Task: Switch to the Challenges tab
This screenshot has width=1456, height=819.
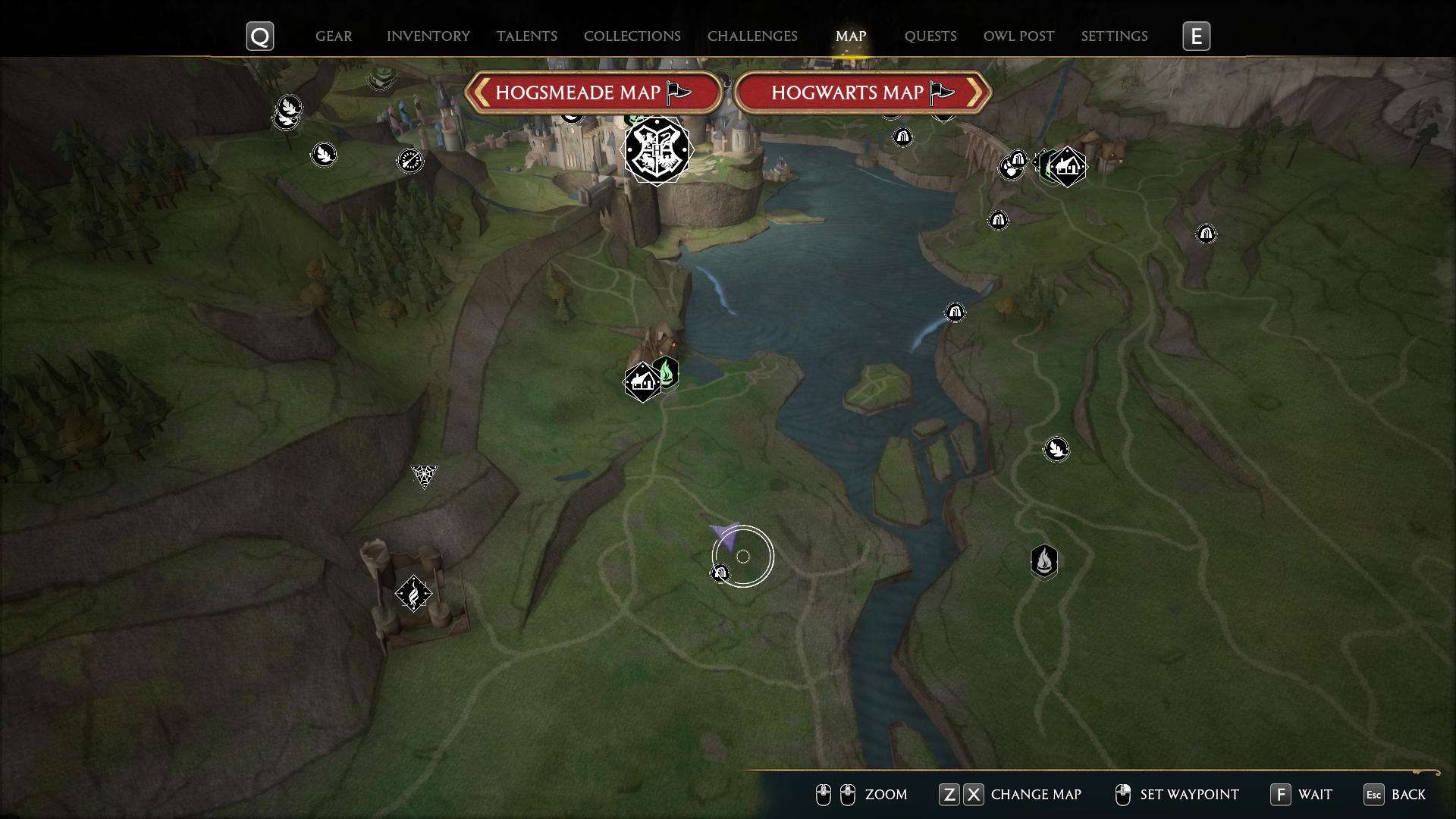Action: click(752, 36)
